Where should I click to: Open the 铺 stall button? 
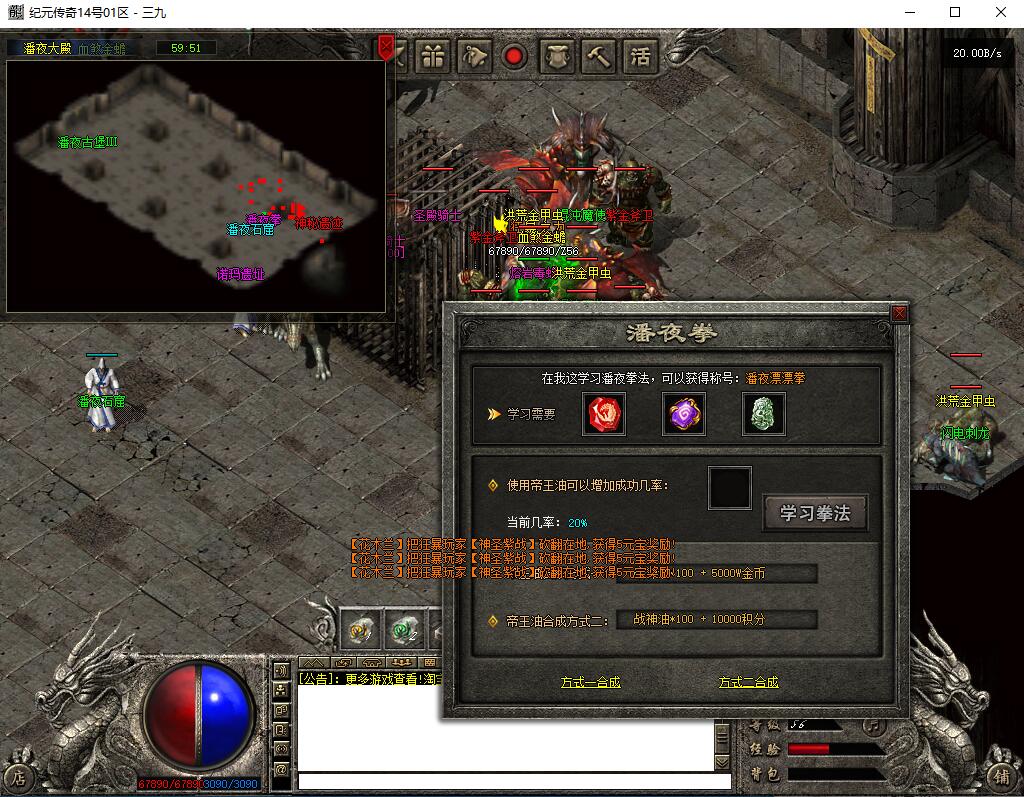[x=1001, y=775]
